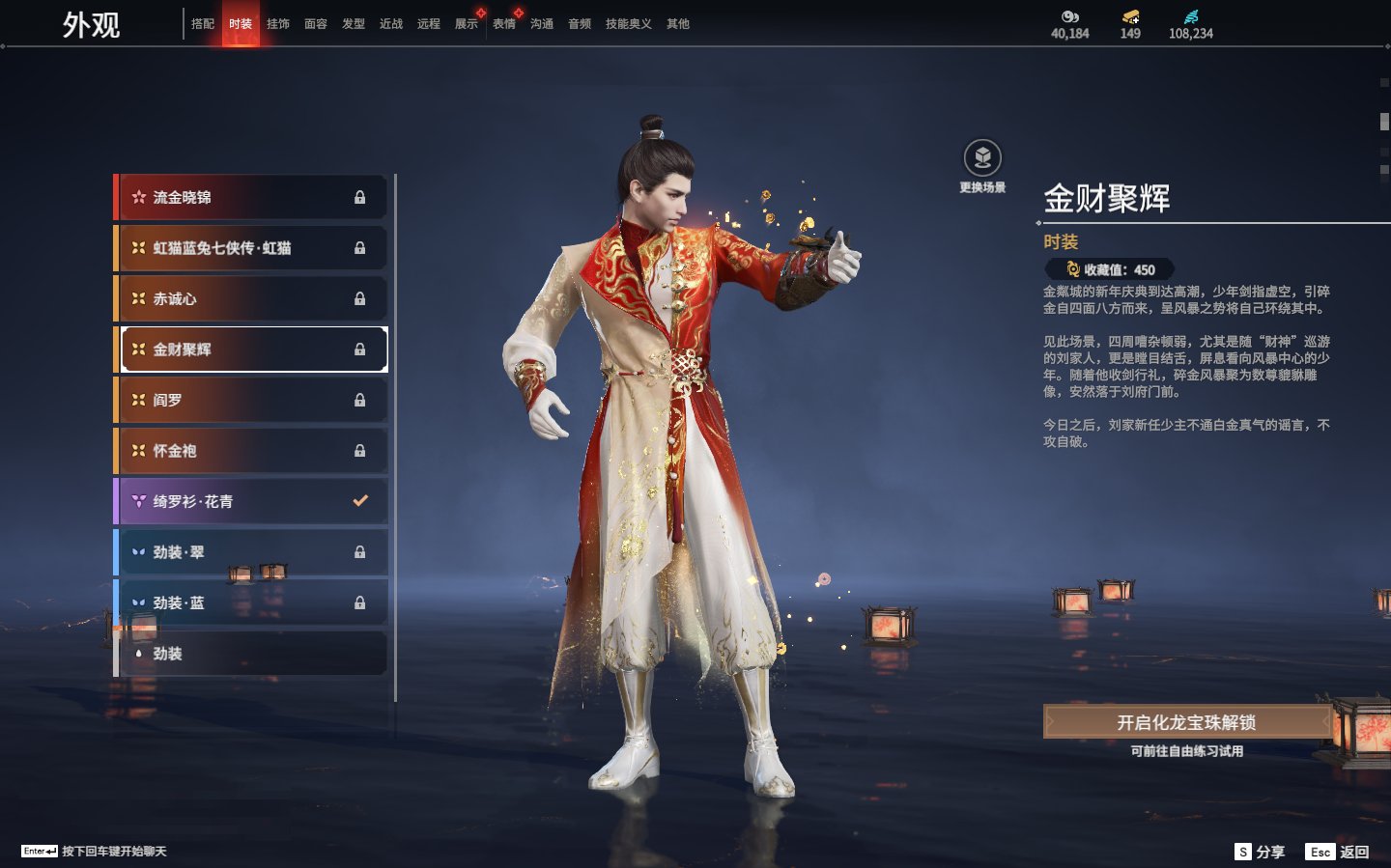Switch to the 其他 tab
1391x868 pixels.
click(x=678, y=24)
